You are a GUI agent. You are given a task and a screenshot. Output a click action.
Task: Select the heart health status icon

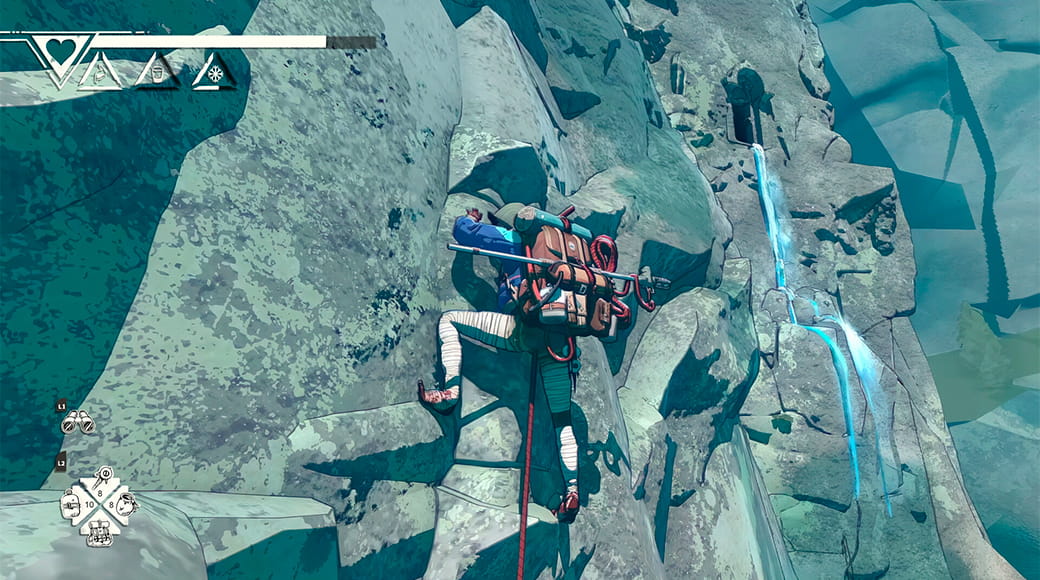pyautogui.click(x=60, y=50)
